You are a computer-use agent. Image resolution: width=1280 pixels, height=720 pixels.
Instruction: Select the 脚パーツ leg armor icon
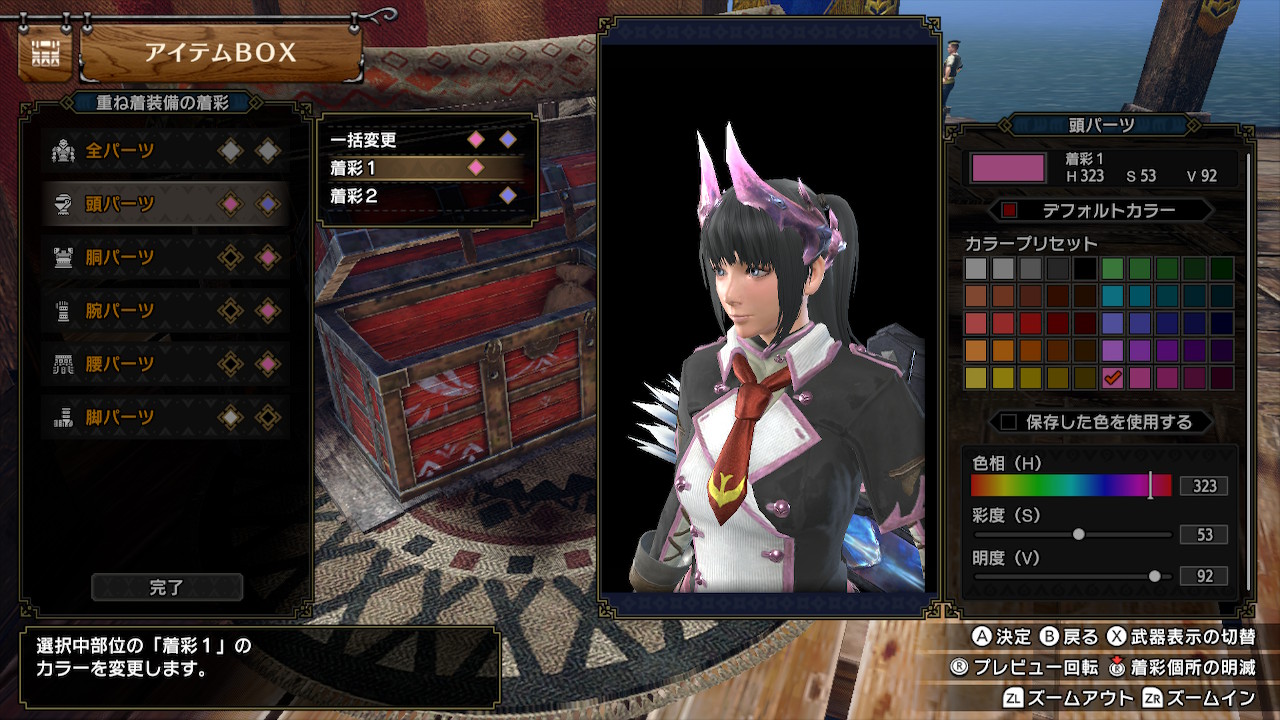(x=63, y=418)
